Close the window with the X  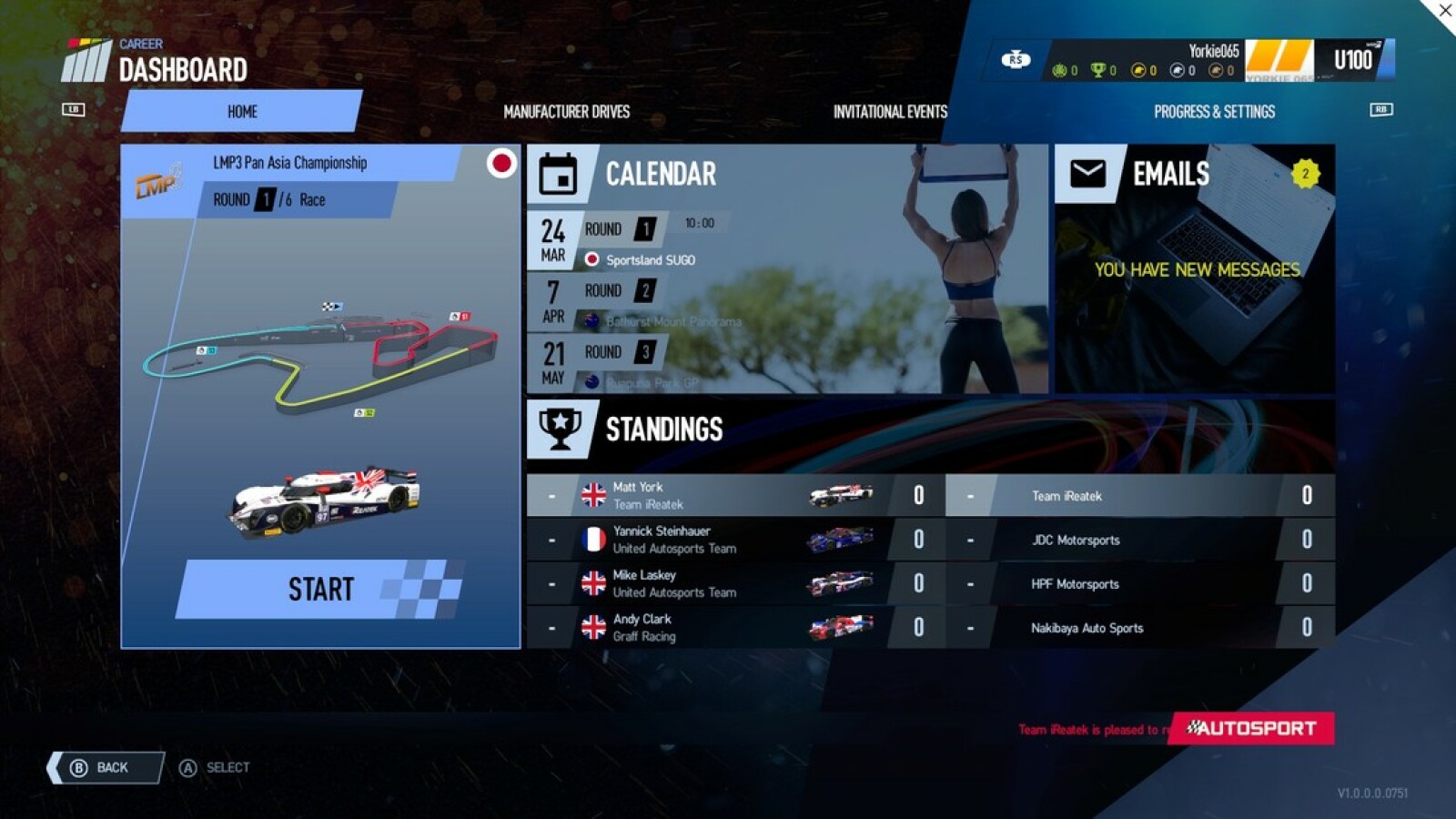point(1444,11)
